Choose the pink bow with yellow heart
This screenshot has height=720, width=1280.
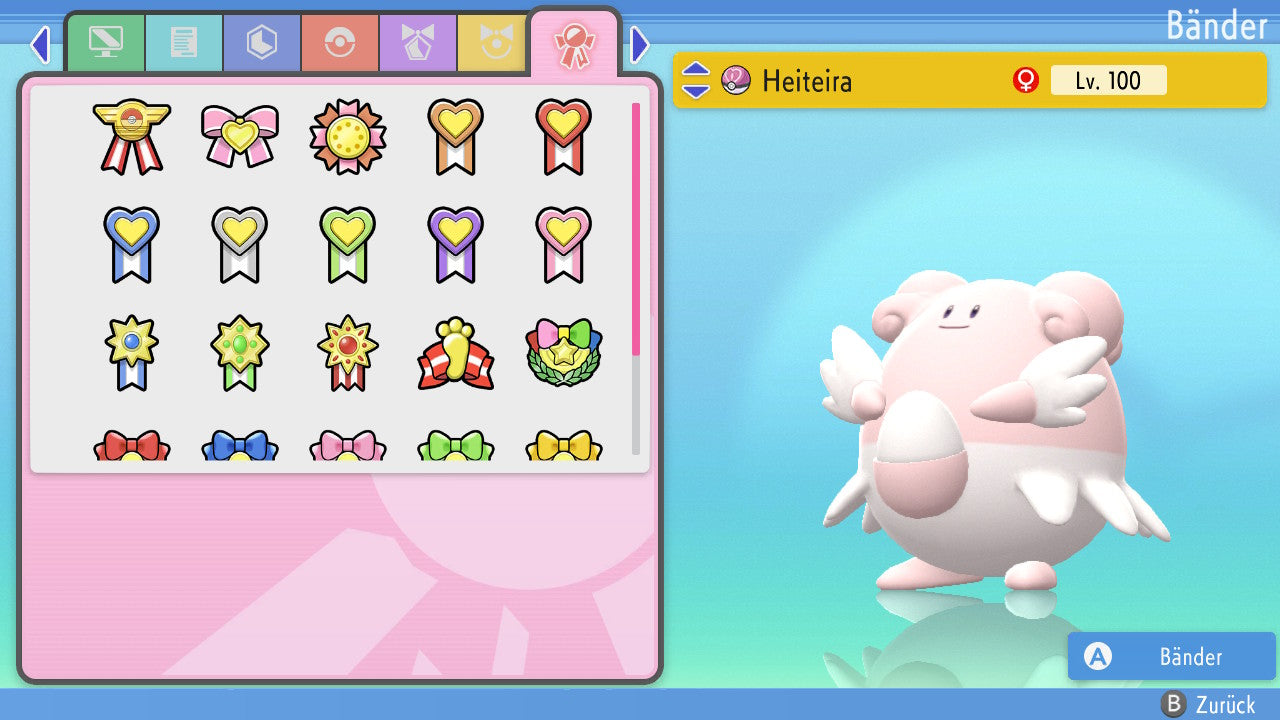(240, 136)
